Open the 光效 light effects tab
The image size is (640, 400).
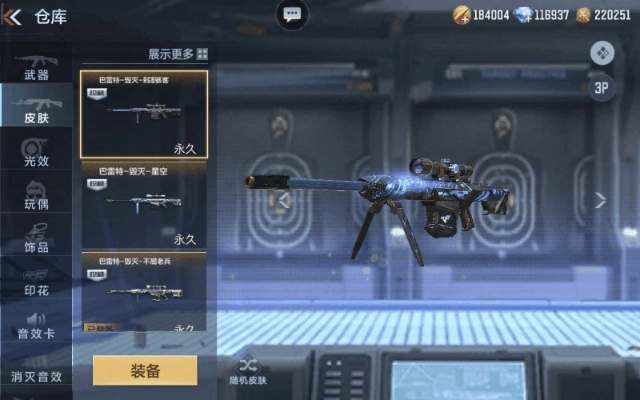click(x=36, y=151)
